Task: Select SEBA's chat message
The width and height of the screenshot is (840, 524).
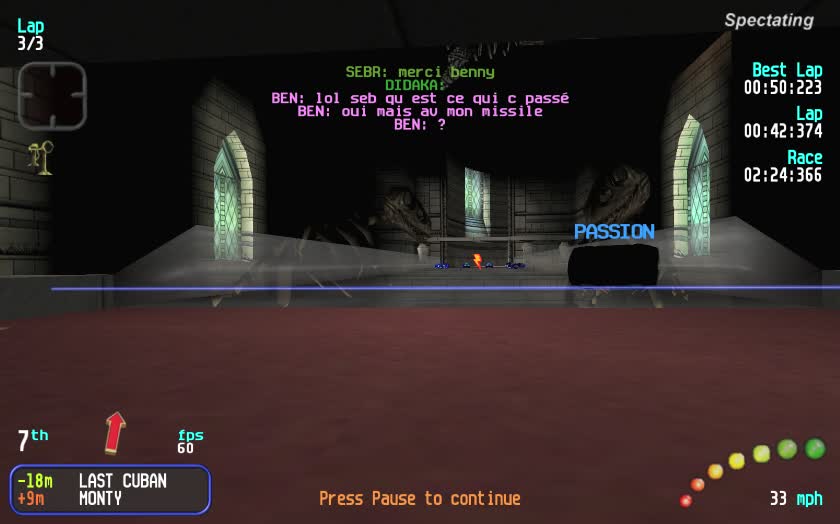Action: pos(420,72)
